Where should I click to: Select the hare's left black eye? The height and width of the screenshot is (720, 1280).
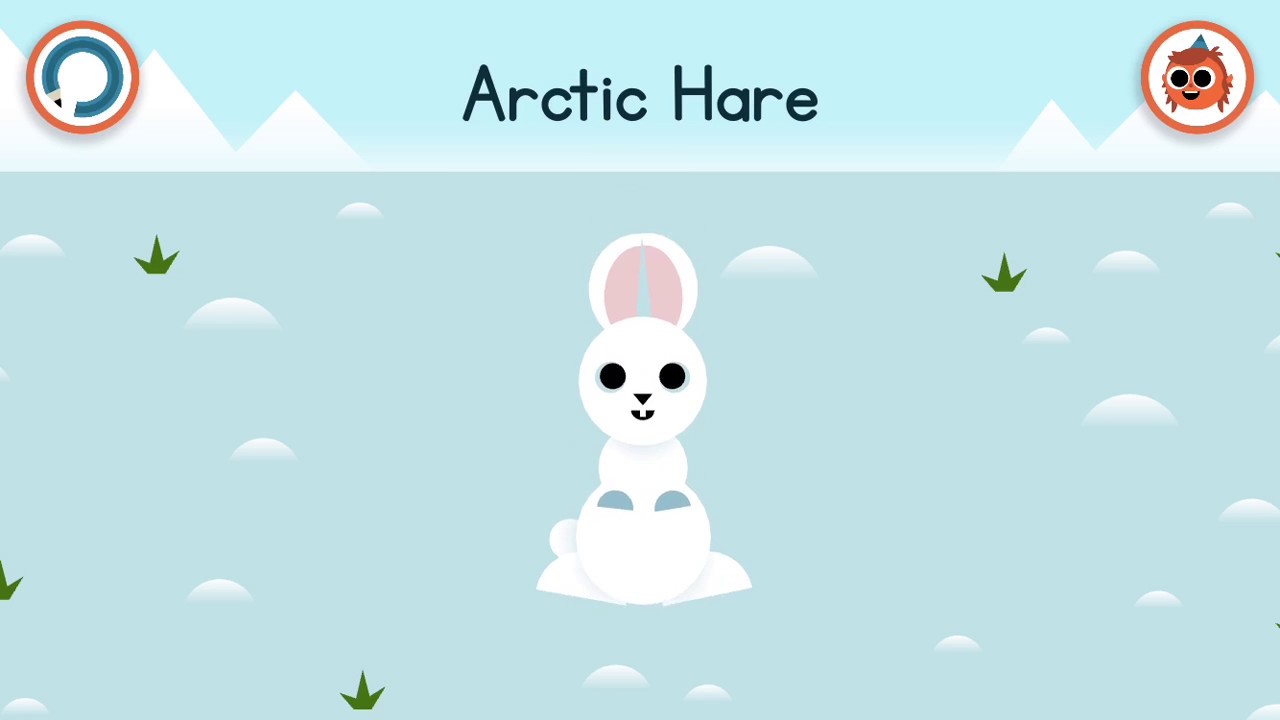(x=613, y=376)
